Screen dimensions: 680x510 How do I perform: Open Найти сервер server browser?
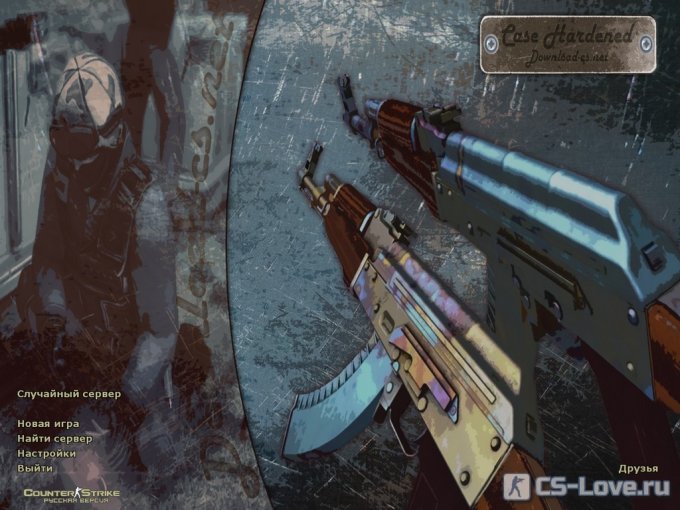coord(54,439)
